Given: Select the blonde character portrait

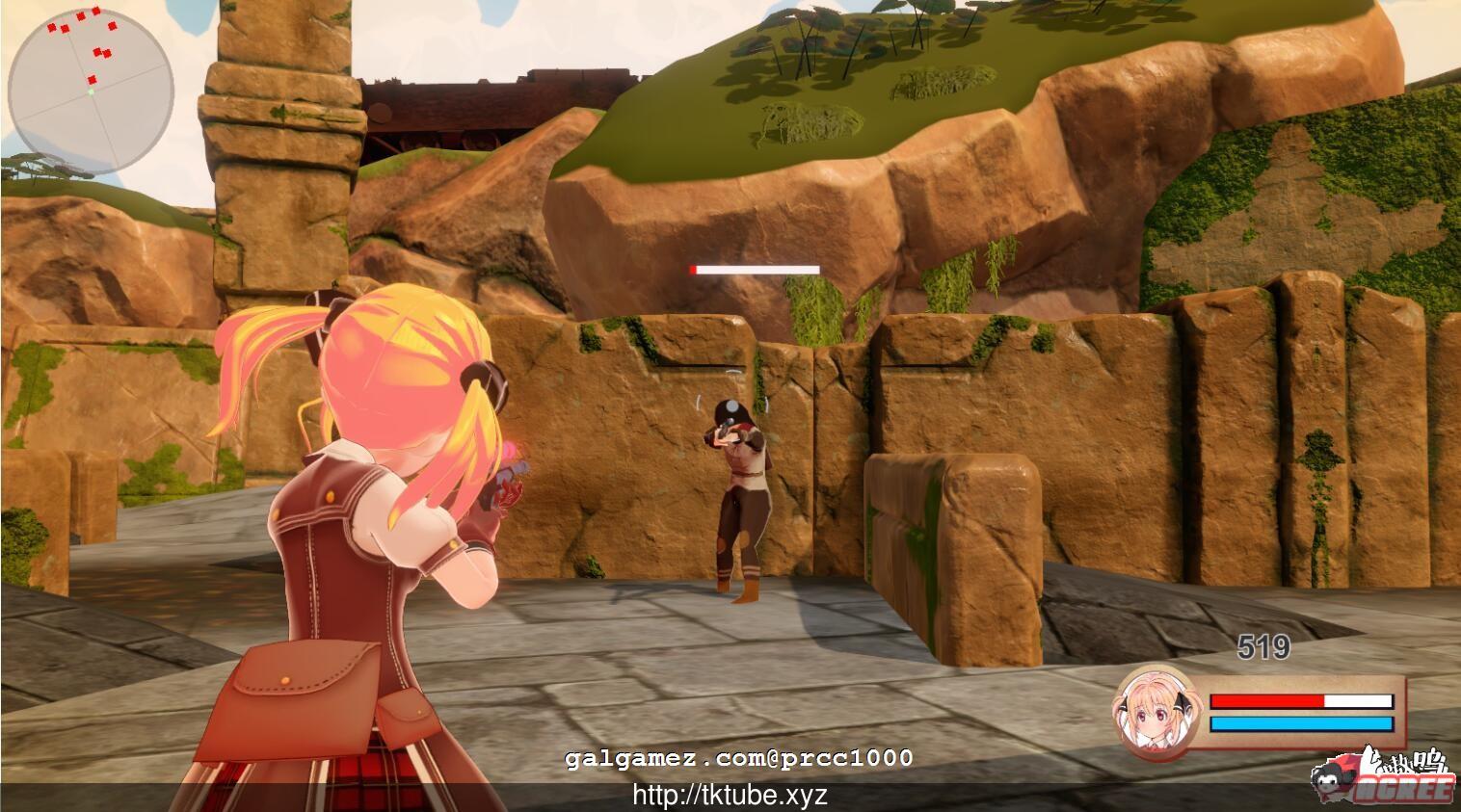Looking at the screenshot, I should pos(1157,711).
